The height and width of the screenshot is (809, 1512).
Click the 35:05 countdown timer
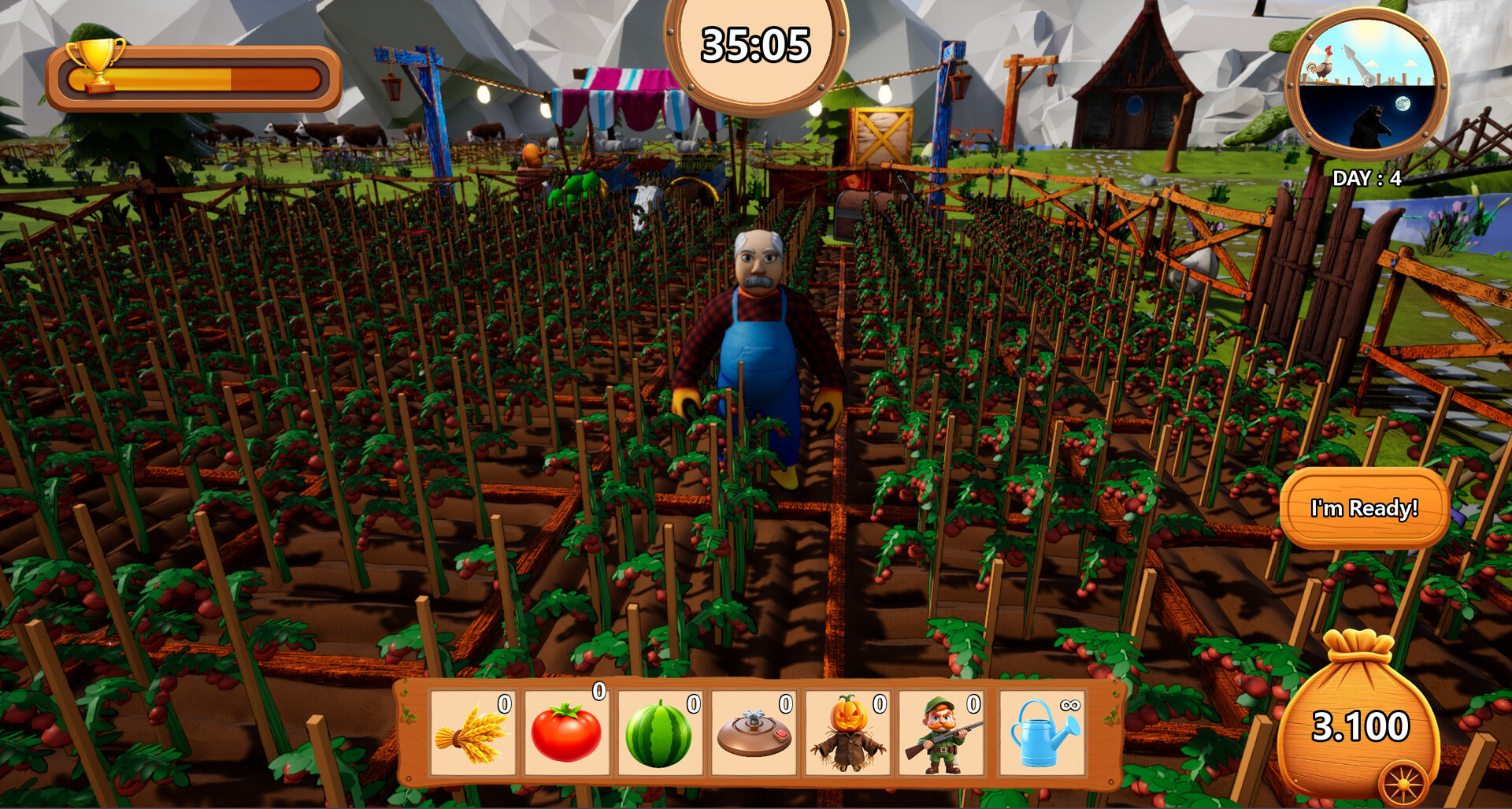pyautogui.click(x=754, y=43)
